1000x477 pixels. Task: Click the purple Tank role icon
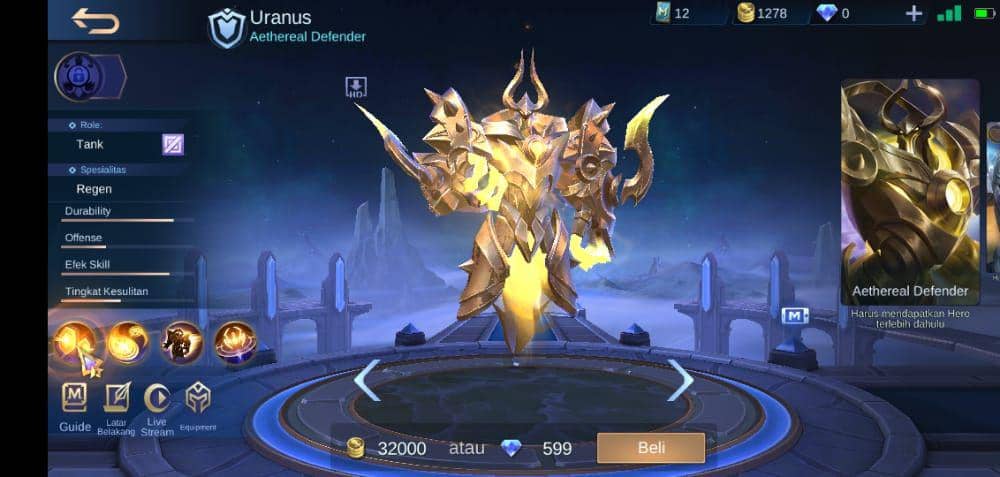(173, 144)
